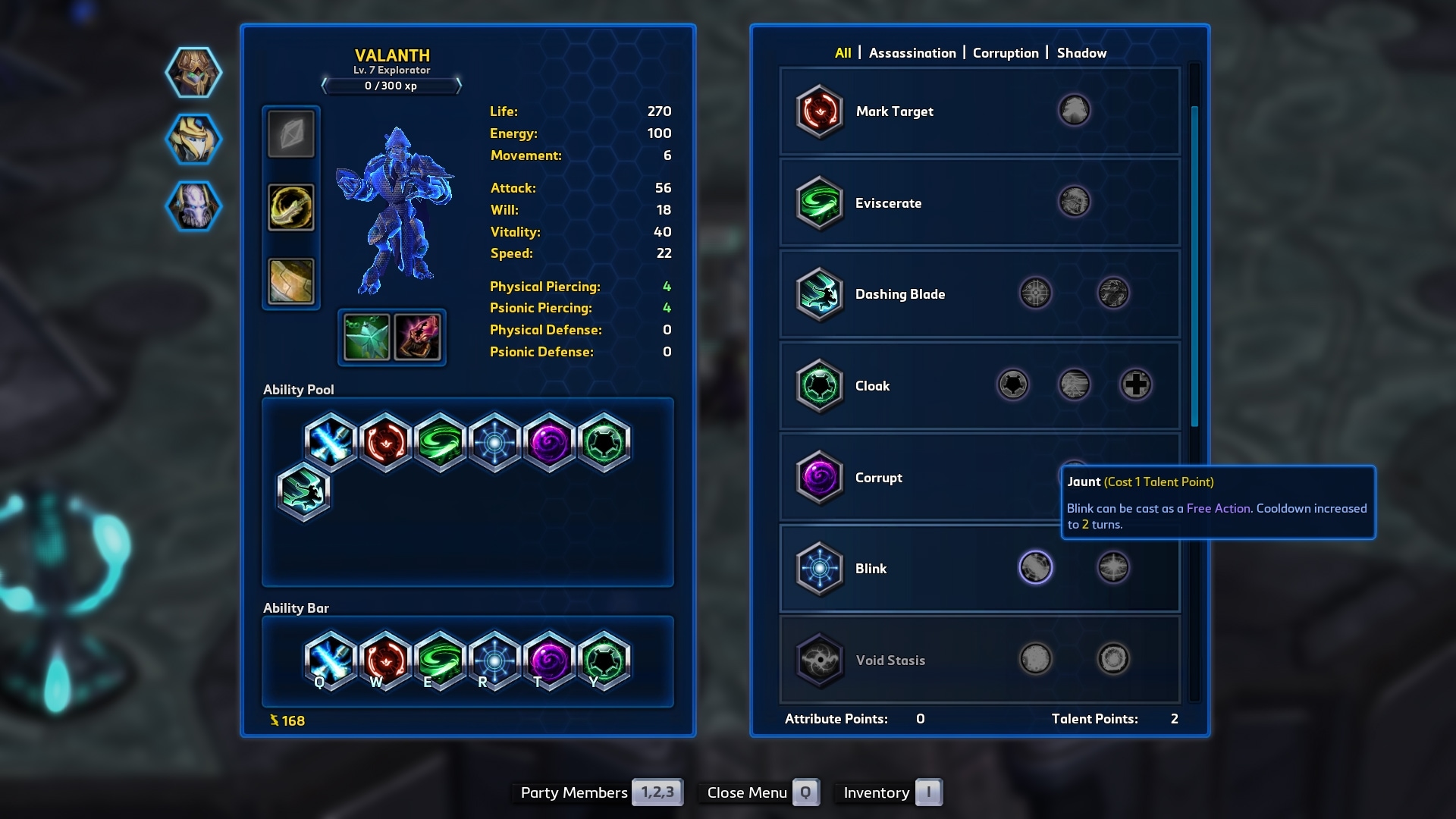The width and height of the screenshot is (1456, 819).
Task: Enable the cross-shaped third Cloak talent node
Action: coord(1135,384)
